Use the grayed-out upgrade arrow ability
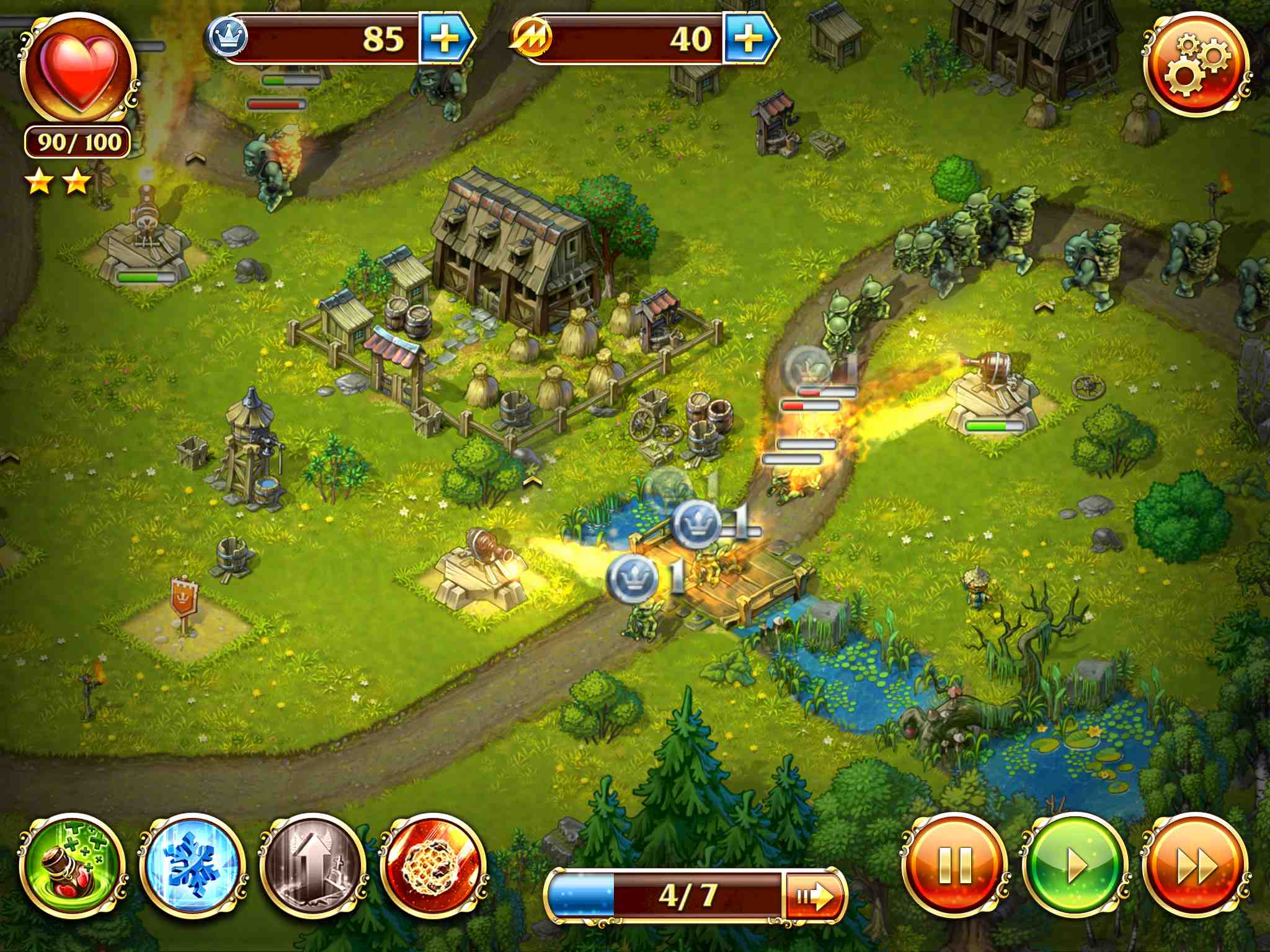The width and height of the screenshot is (1270, 952). (x=313, y=865)
